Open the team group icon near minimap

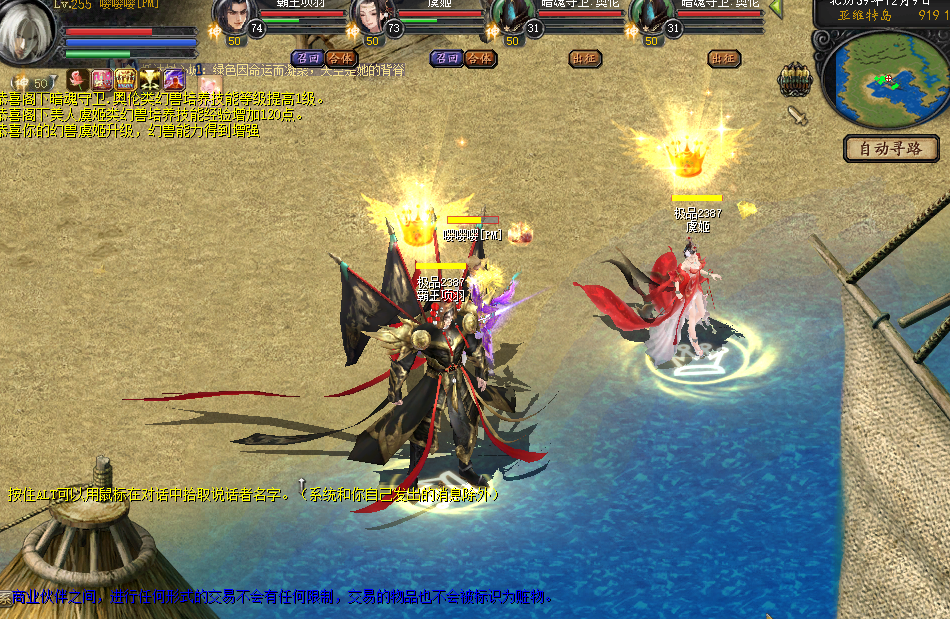click(x=795, y=79)
